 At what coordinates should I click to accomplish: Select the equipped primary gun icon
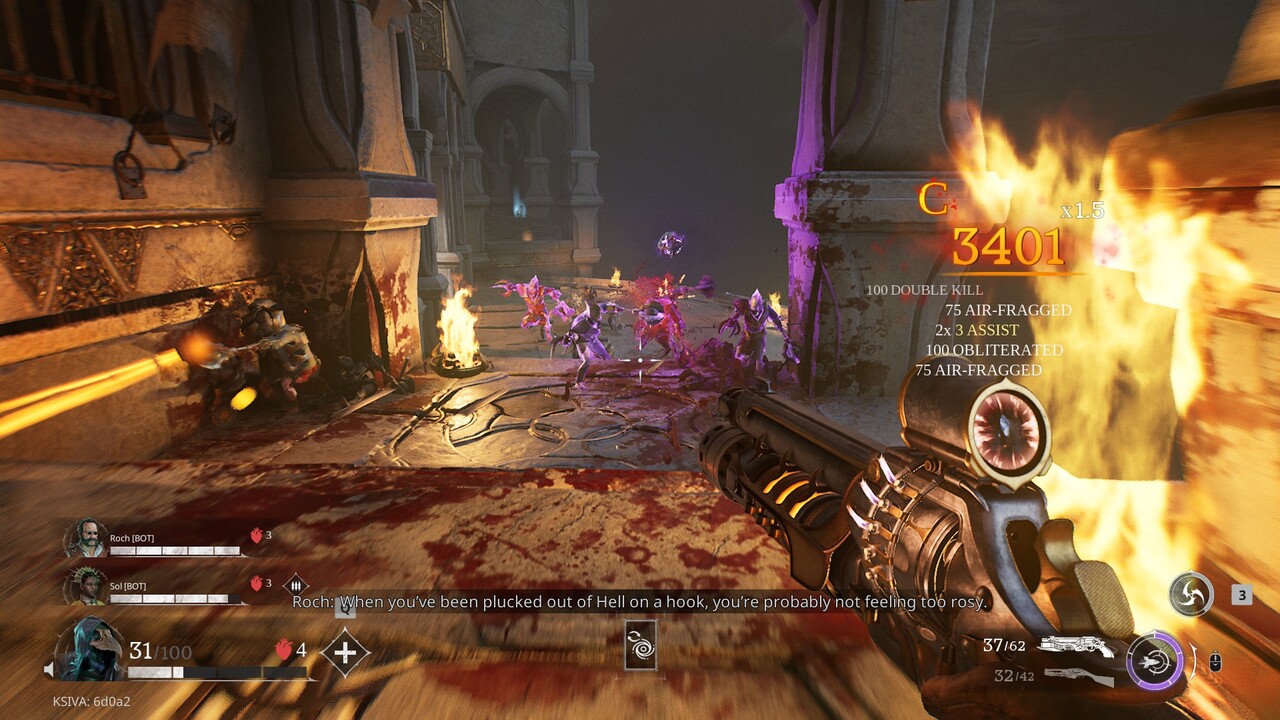pos(1075,646)
